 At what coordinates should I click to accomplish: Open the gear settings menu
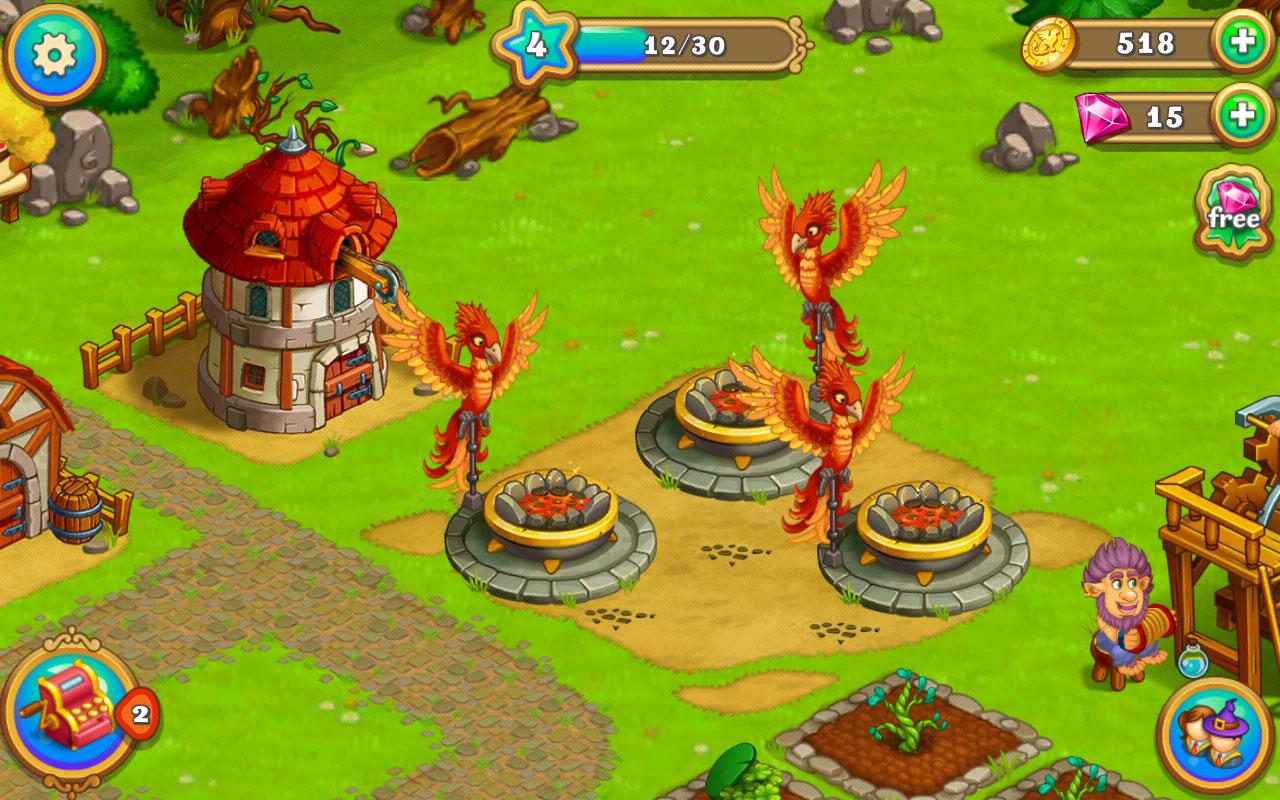[53, 54]
